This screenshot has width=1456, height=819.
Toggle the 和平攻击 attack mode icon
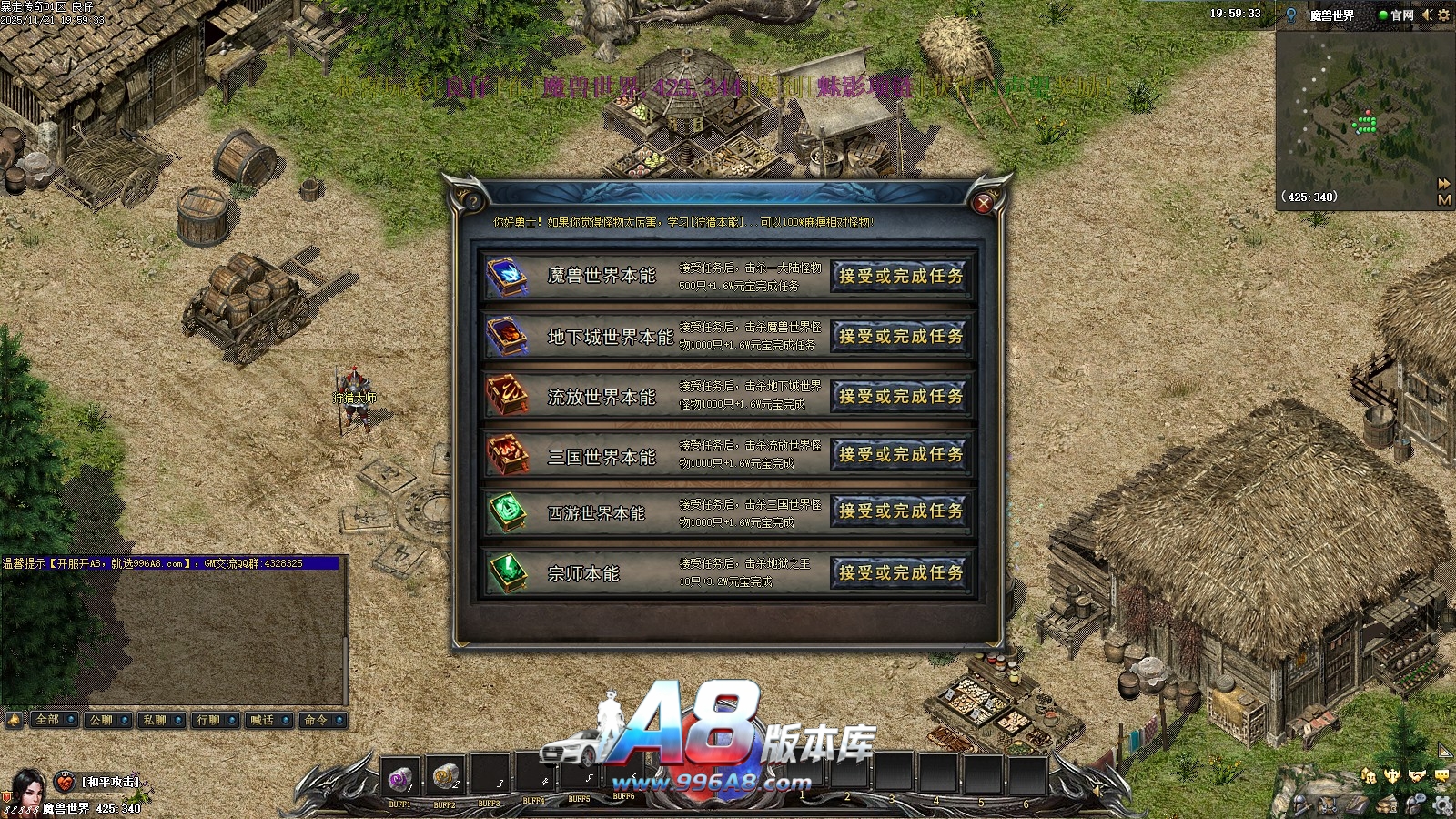pyautogui.click(x=65, y=782)
